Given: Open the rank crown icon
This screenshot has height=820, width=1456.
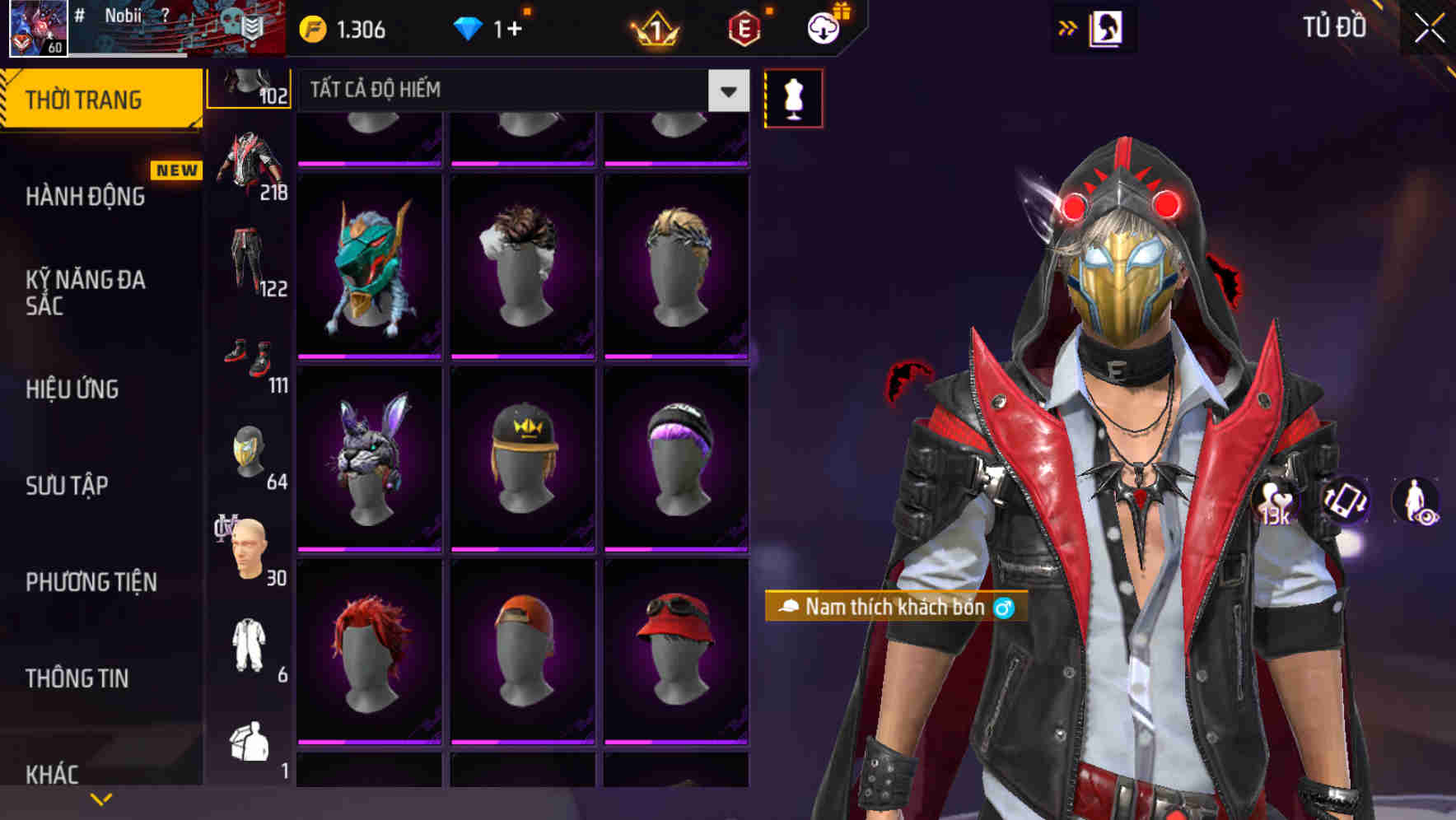Looking at the screenshot, I should point(653,27).
